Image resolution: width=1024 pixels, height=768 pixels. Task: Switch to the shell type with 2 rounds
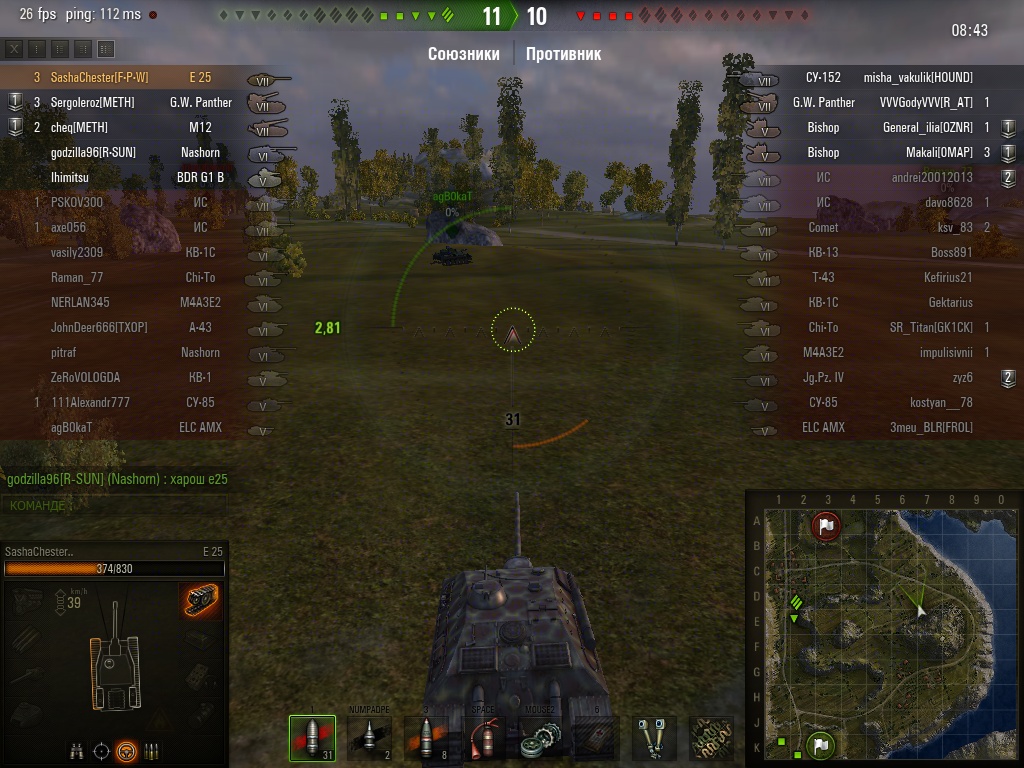(x=370, y=738)
